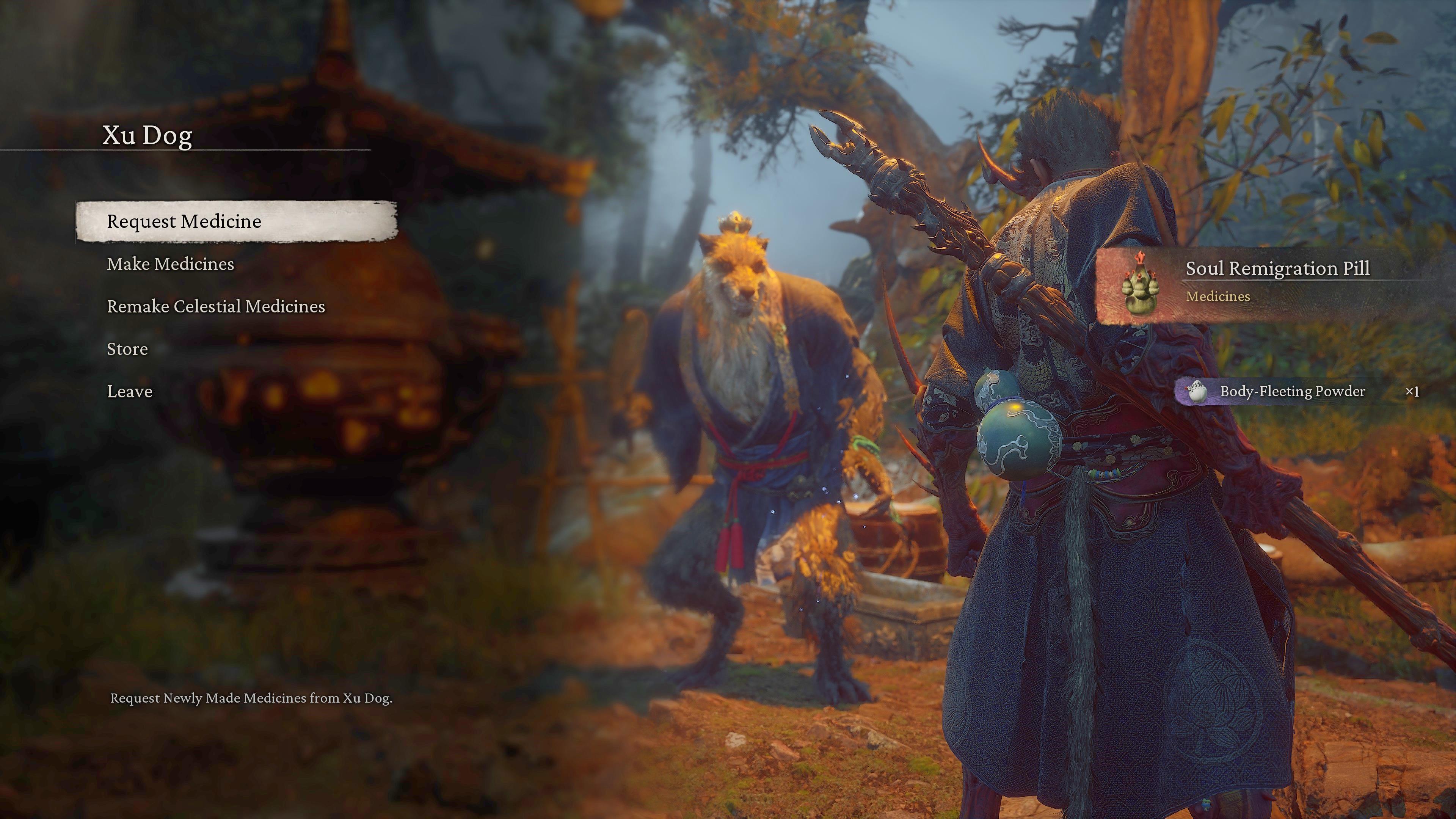Leave the conversation with Xu Dog
1456x819 pixels.
(129, 392)
